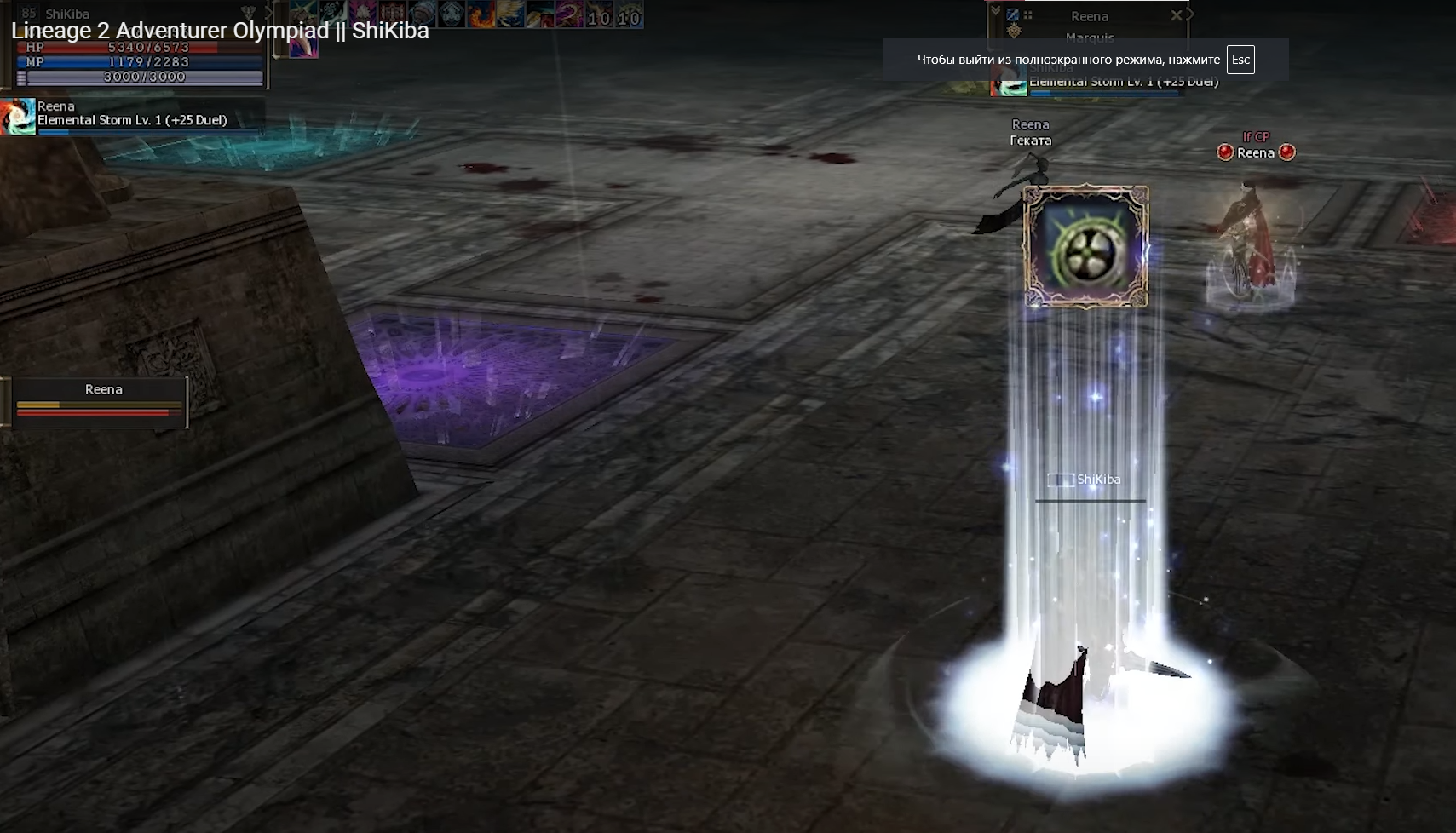1456x833 pixels.
Task: Collapse the target window with the double chevron
Action: [995, 10]
